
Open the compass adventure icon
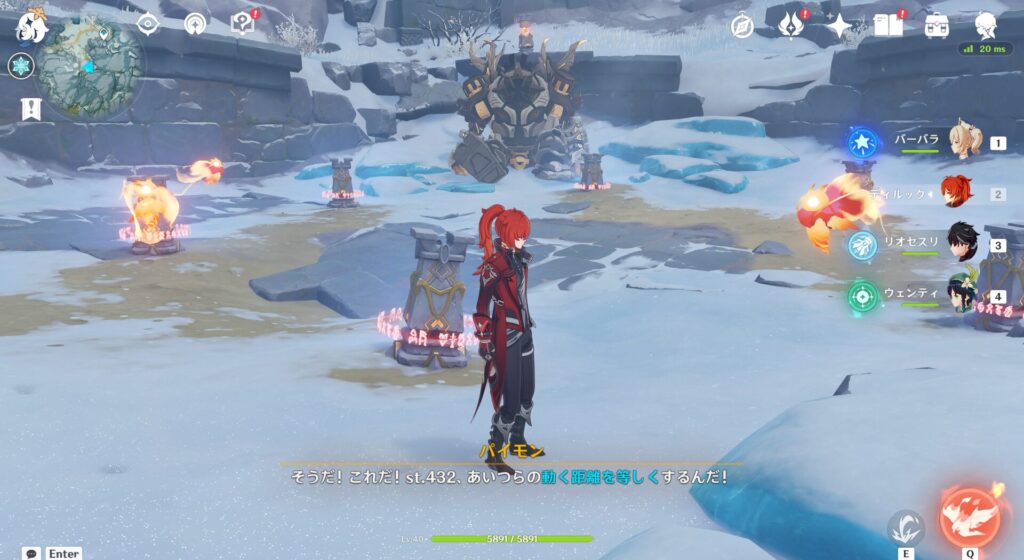pos(742,25)
